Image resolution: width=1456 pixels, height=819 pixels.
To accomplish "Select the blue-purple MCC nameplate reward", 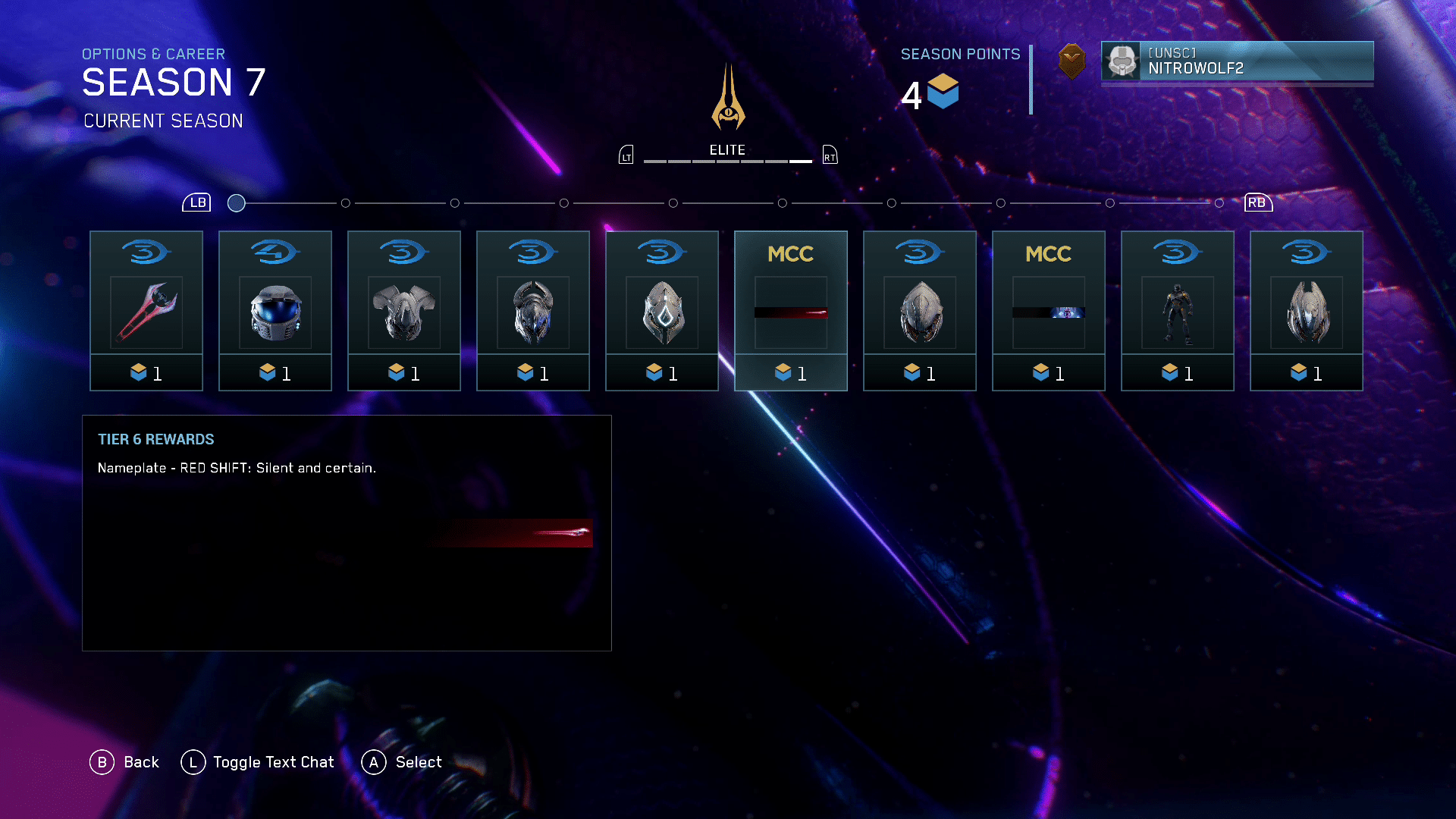I will [1049, 311].
